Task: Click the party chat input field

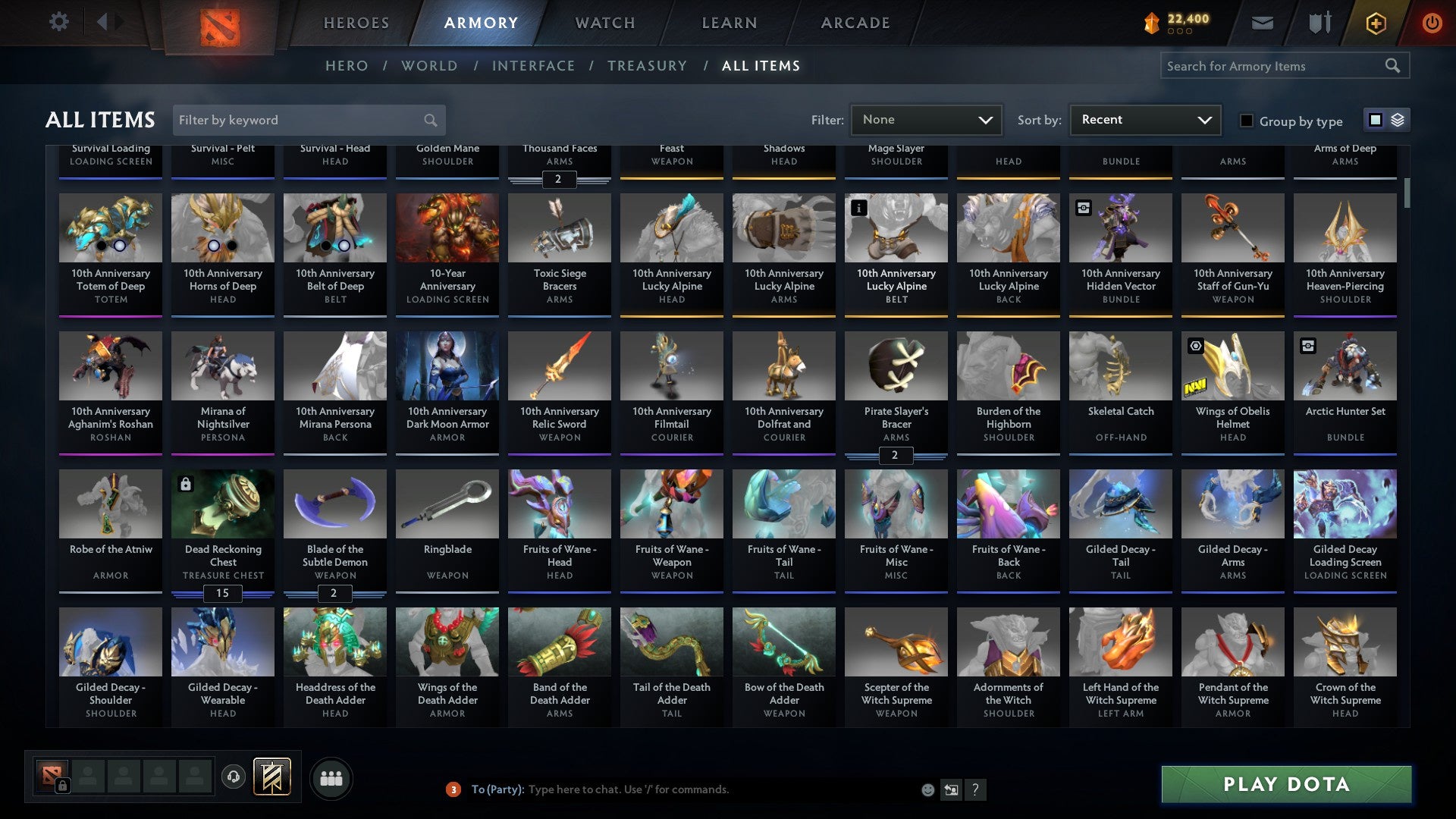Action: [682, 789]
